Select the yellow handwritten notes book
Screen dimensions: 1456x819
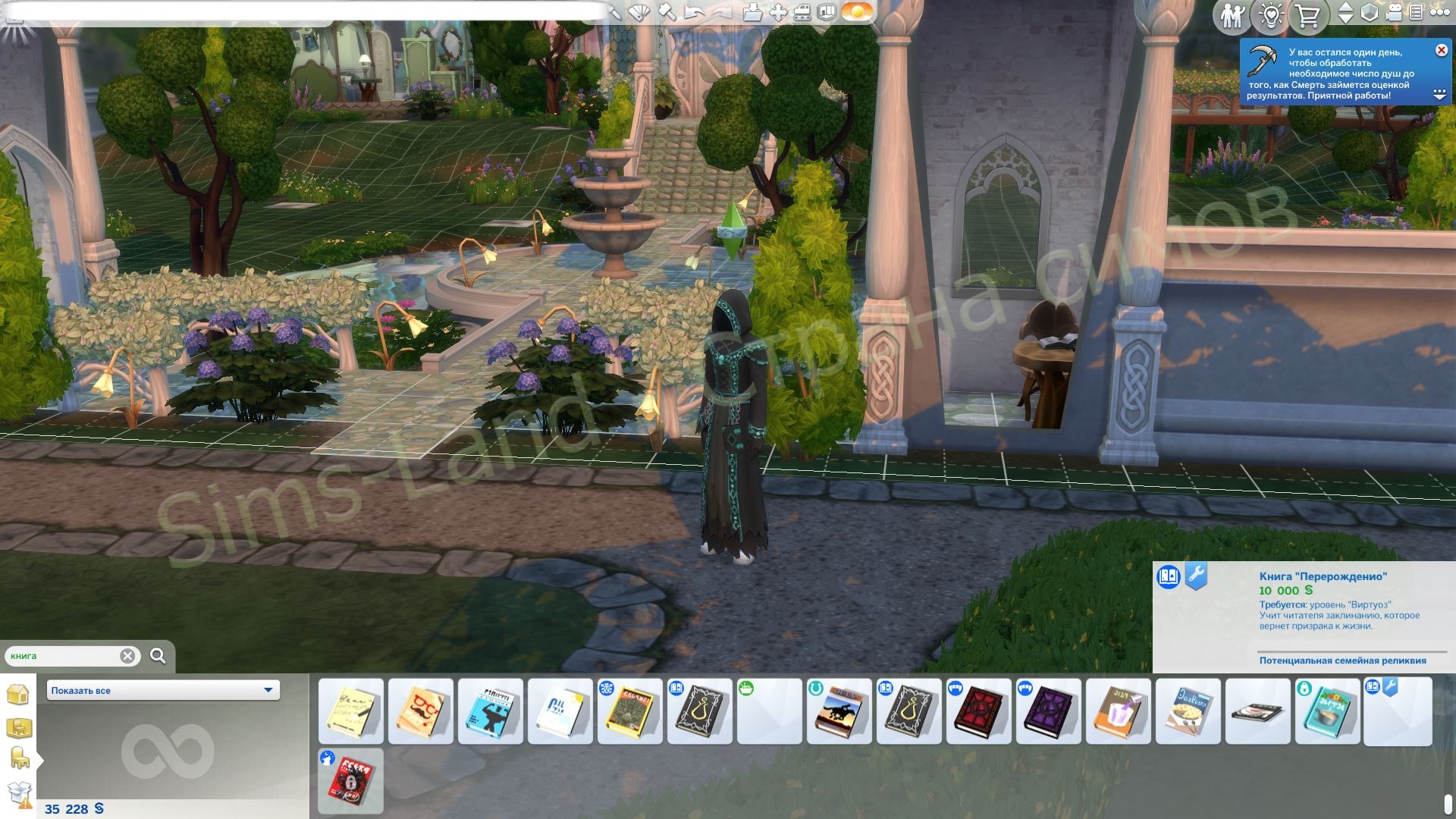351,711
